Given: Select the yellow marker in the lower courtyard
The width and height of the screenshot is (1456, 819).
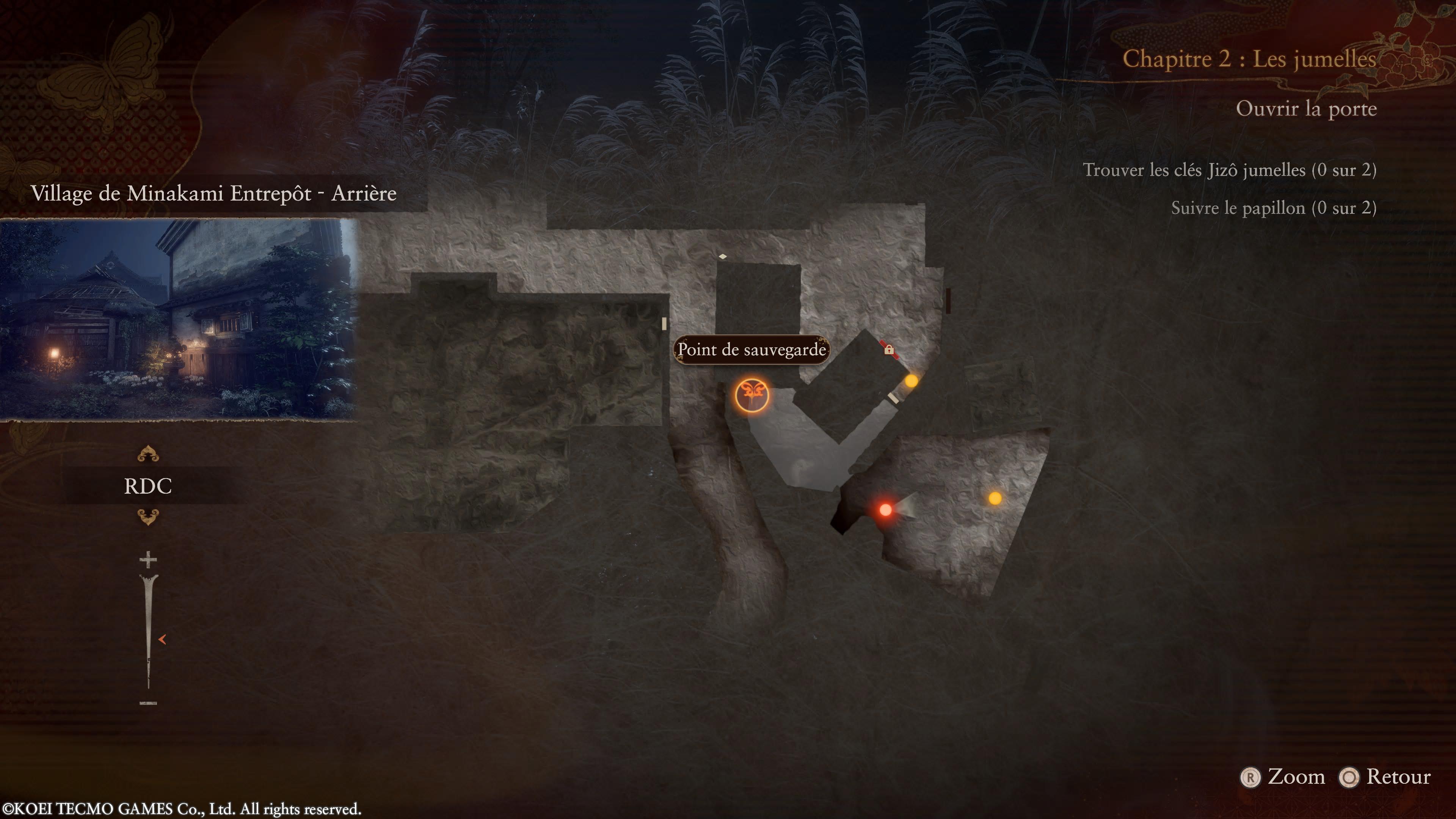Looking at the screenshot, I should (995, 499).
